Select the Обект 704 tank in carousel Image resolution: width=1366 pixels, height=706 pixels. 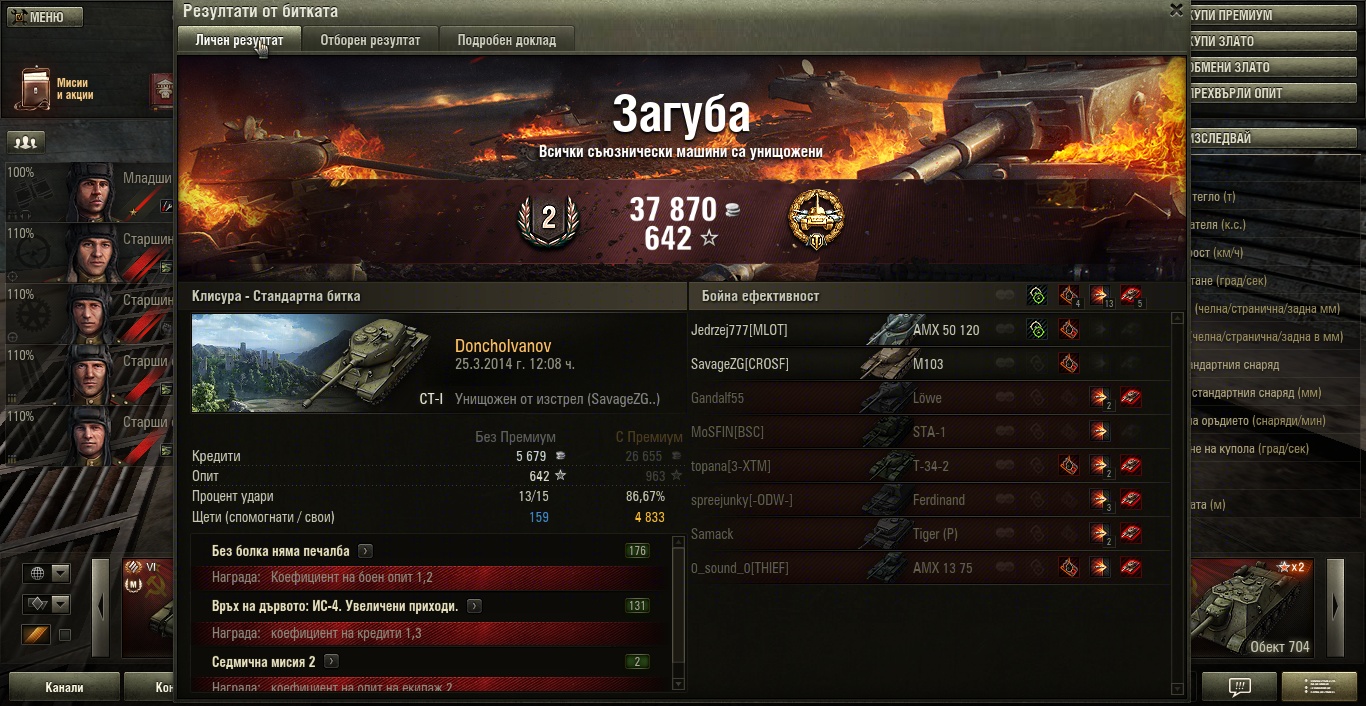click(x=1256, y=610)
